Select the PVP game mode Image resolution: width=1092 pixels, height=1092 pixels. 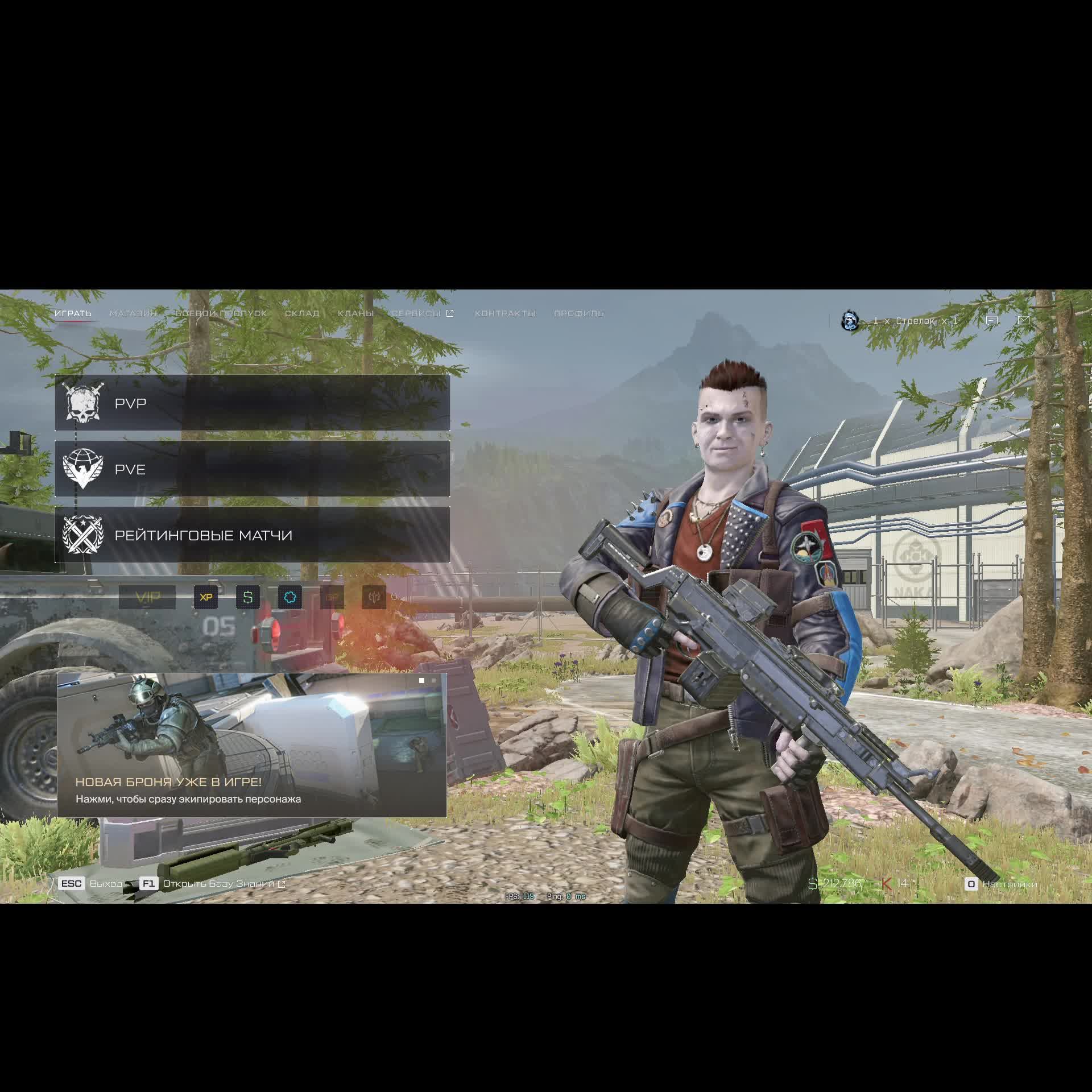tap(252, 403)
